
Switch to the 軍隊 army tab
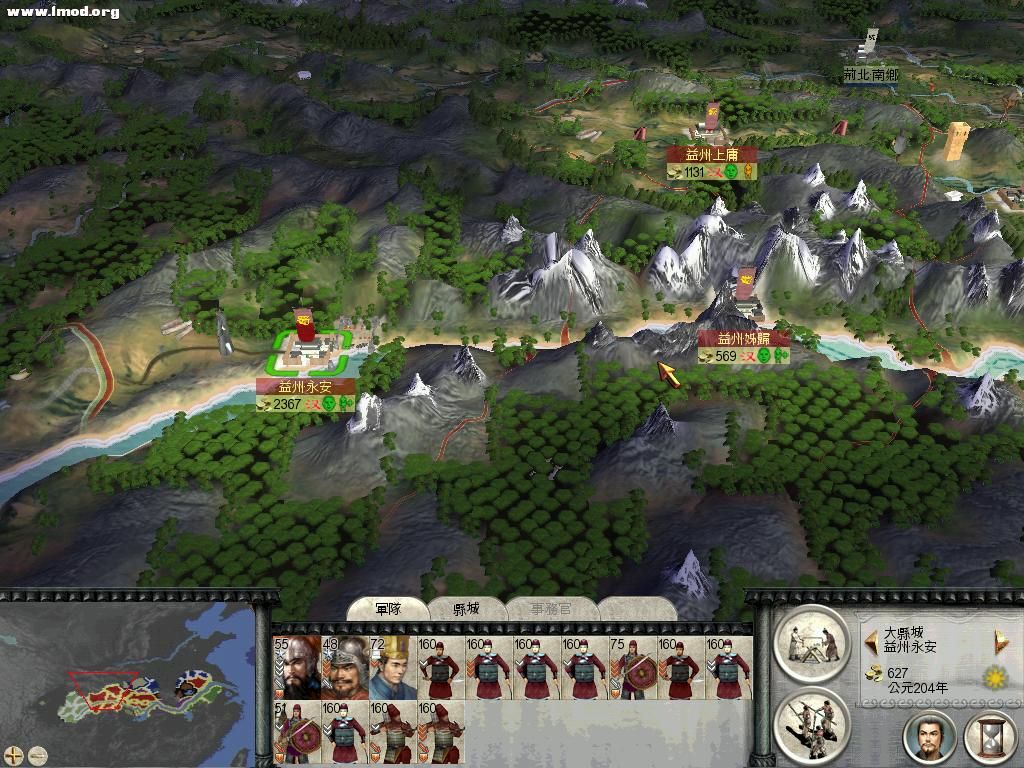(388, 609)
